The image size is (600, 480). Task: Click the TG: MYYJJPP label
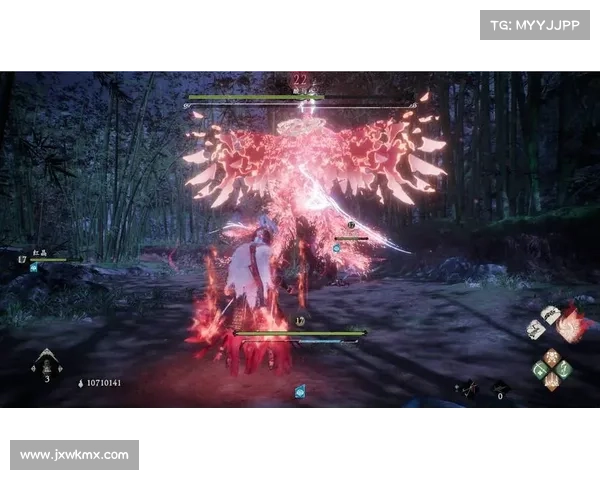click(535, 24)
